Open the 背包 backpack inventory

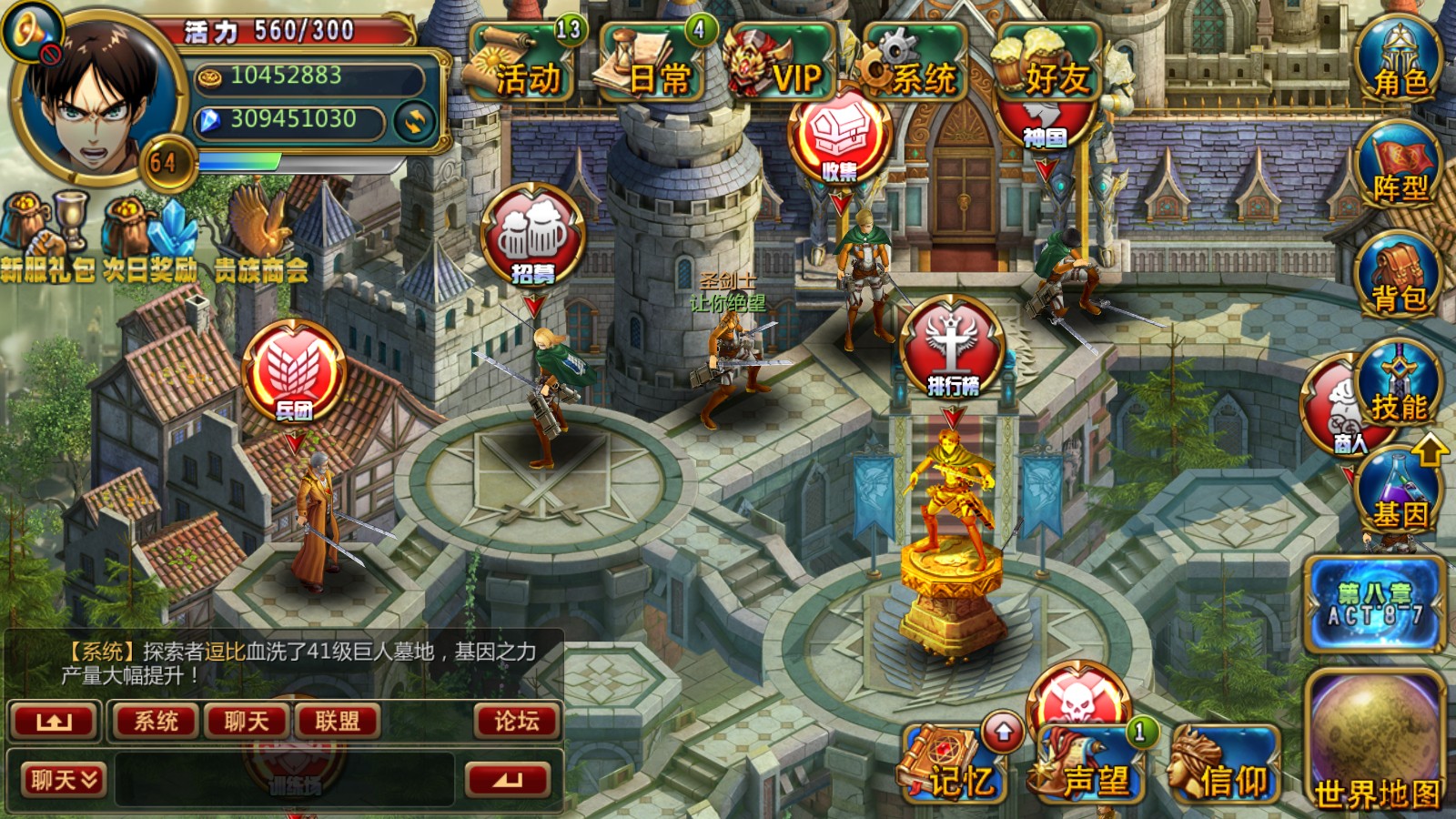(1400, 278)
